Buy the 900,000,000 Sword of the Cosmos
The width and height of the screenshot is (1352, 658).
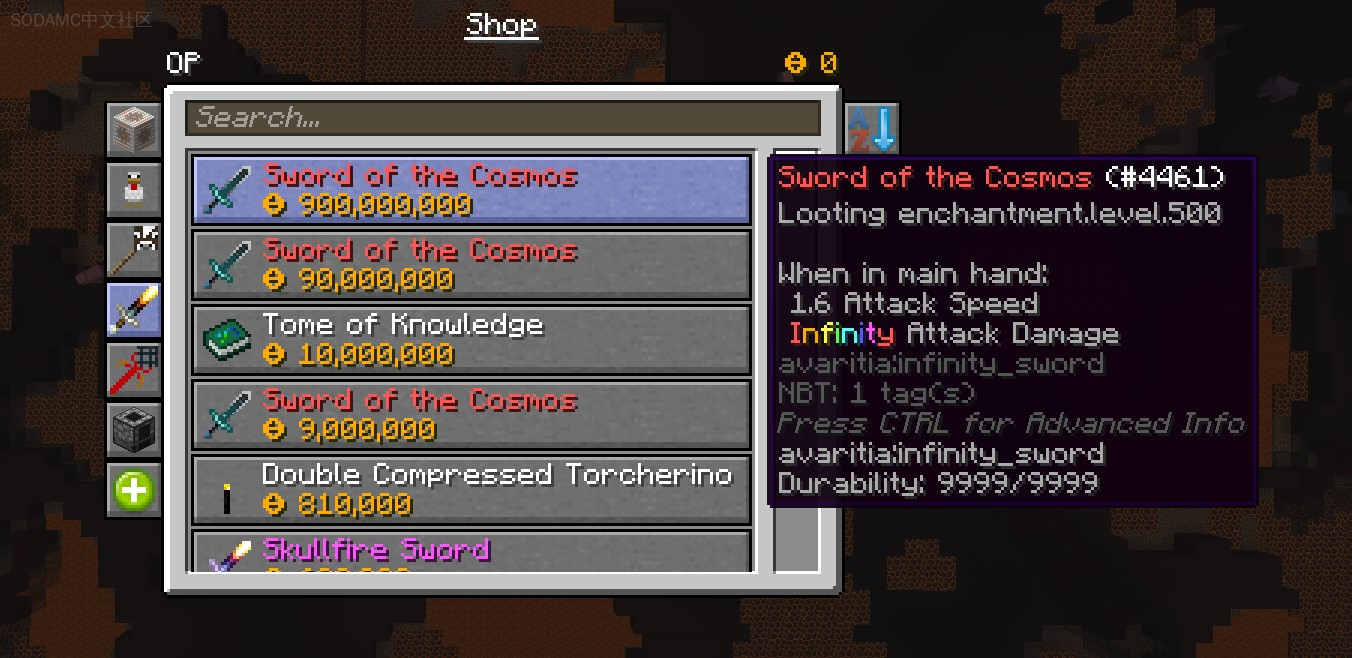[x=471, y=190]
